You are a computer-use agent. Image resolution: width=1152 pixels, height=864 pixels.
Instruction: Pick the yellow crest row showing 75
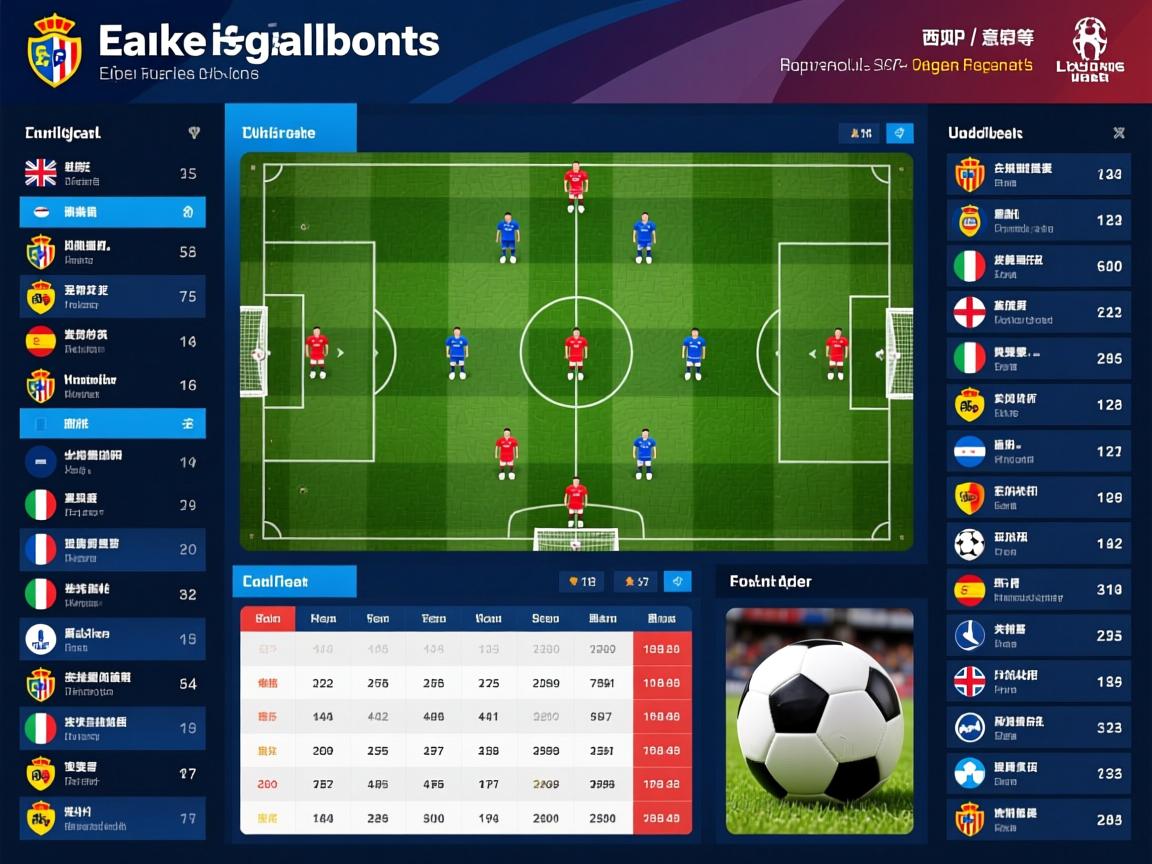tap(112, 296)
